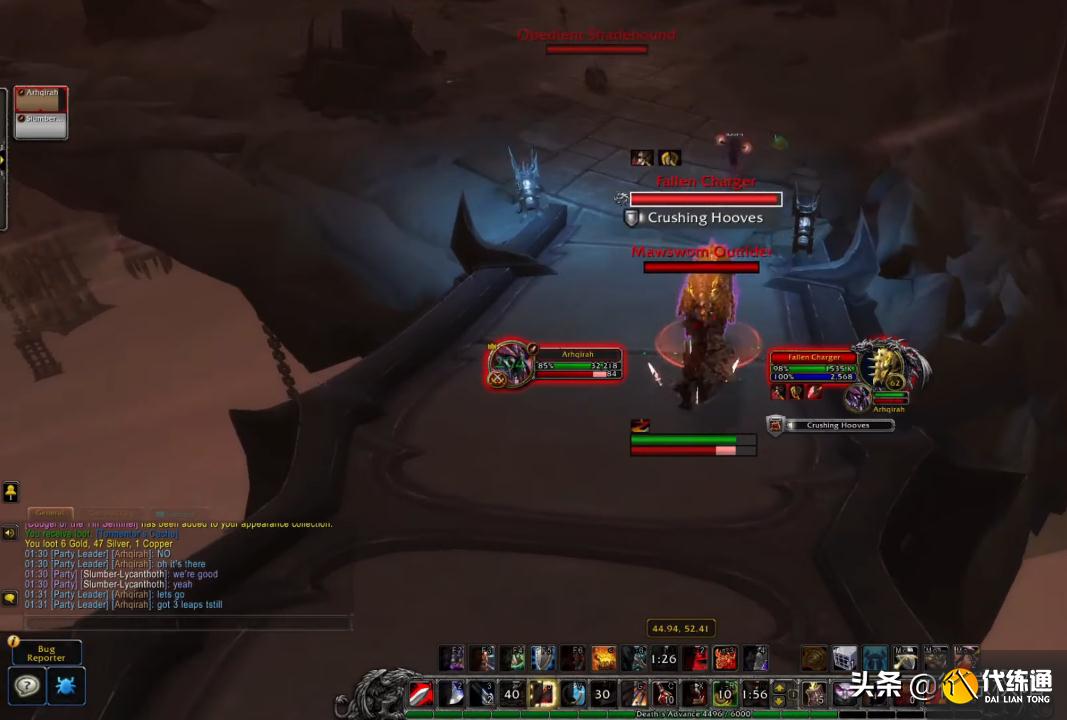This screenshot has width=1067, height=720.
Task: Activate the ability showing 40 cooldown
Action: 512,694
